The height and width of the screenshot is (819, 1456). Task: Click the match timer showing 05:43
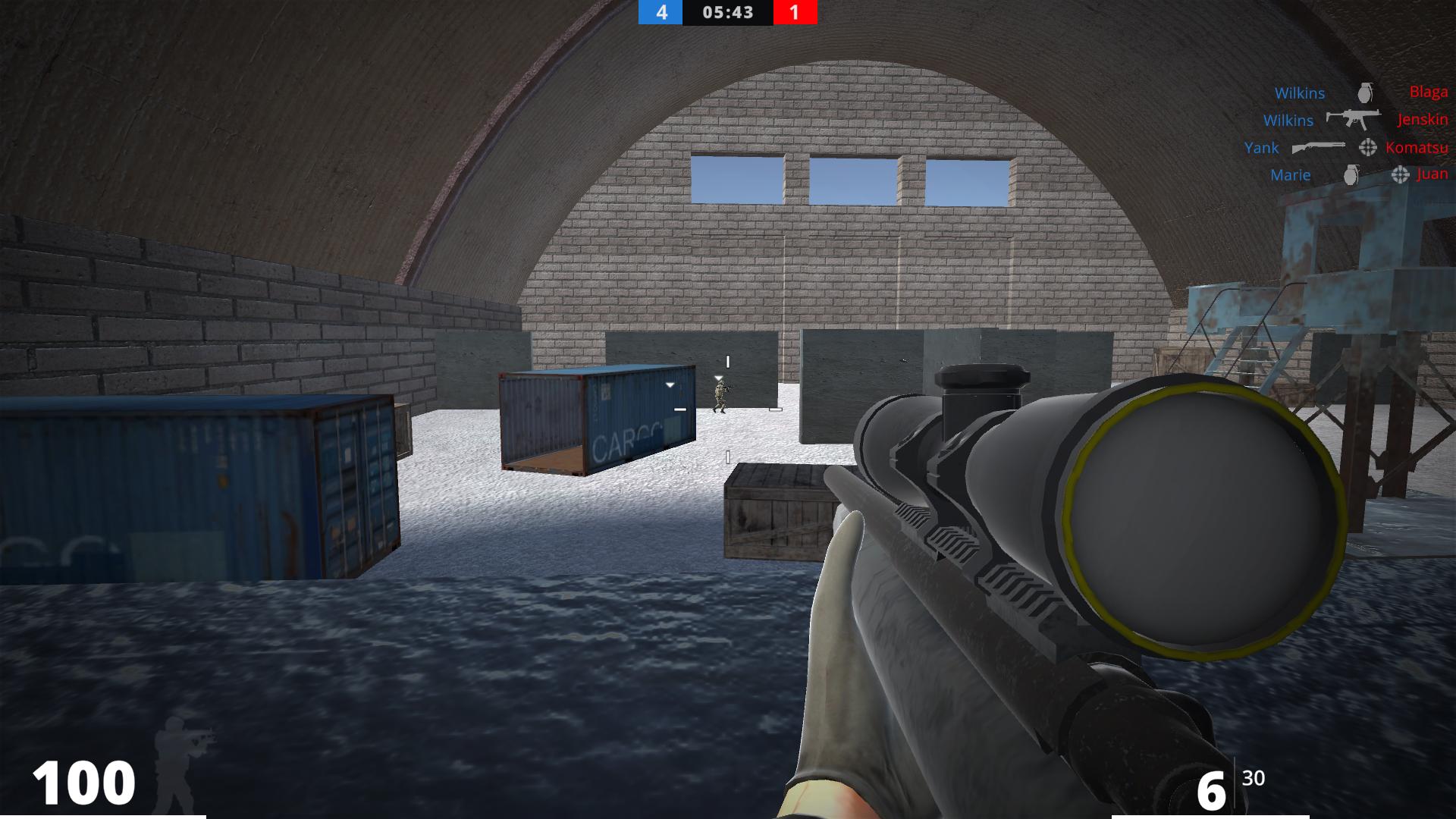(x=726, y=13)
